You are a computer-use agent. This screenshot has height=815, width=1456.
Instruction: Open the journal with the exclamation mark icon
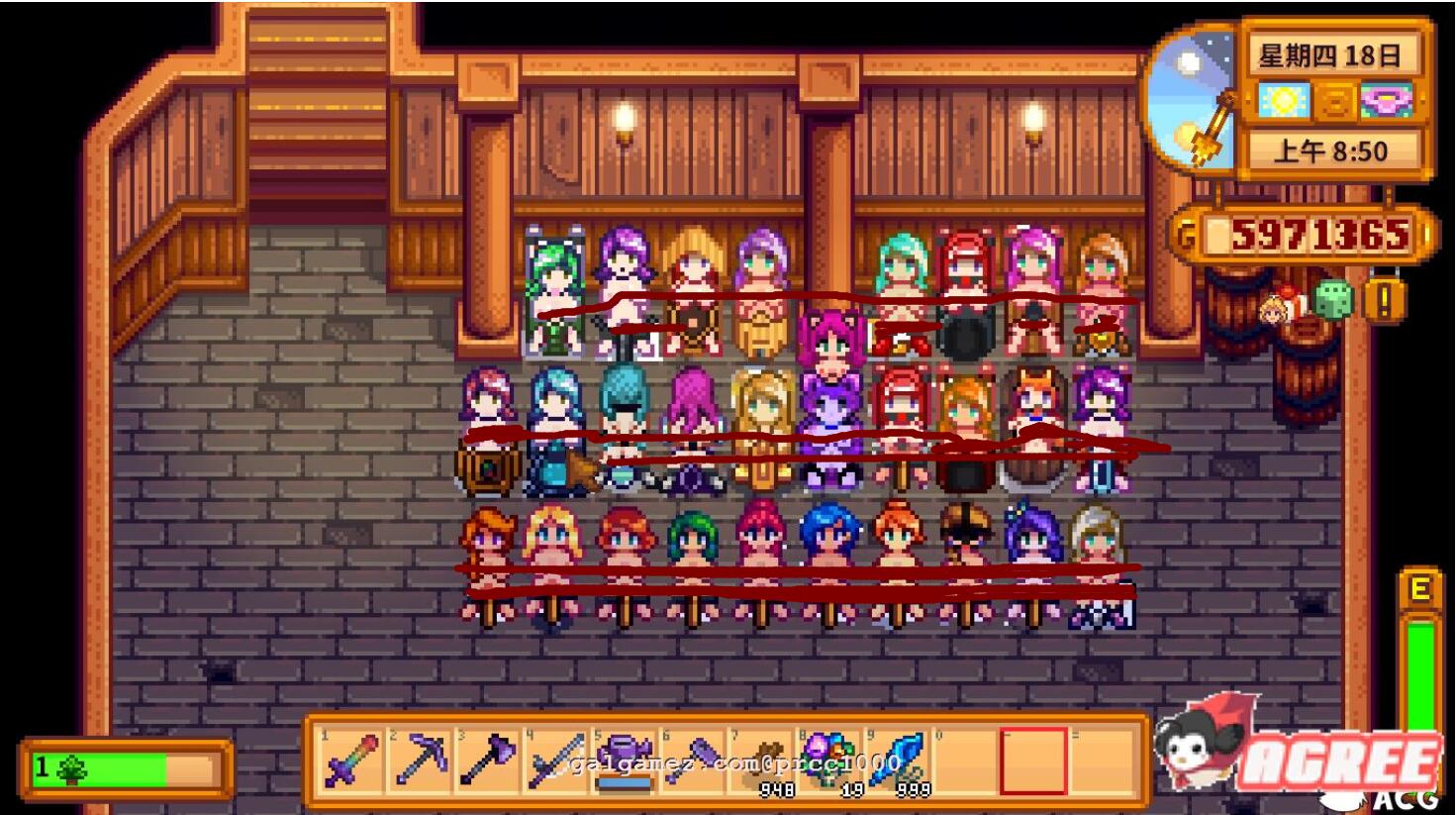[x=1385, y=298]
